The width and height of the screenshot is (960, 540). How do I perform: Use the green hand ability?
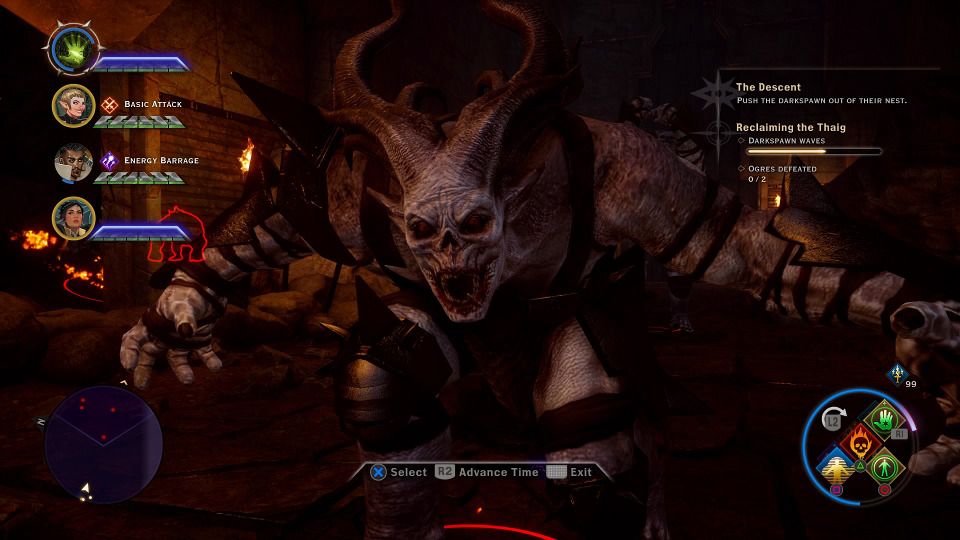coord(884,418)
